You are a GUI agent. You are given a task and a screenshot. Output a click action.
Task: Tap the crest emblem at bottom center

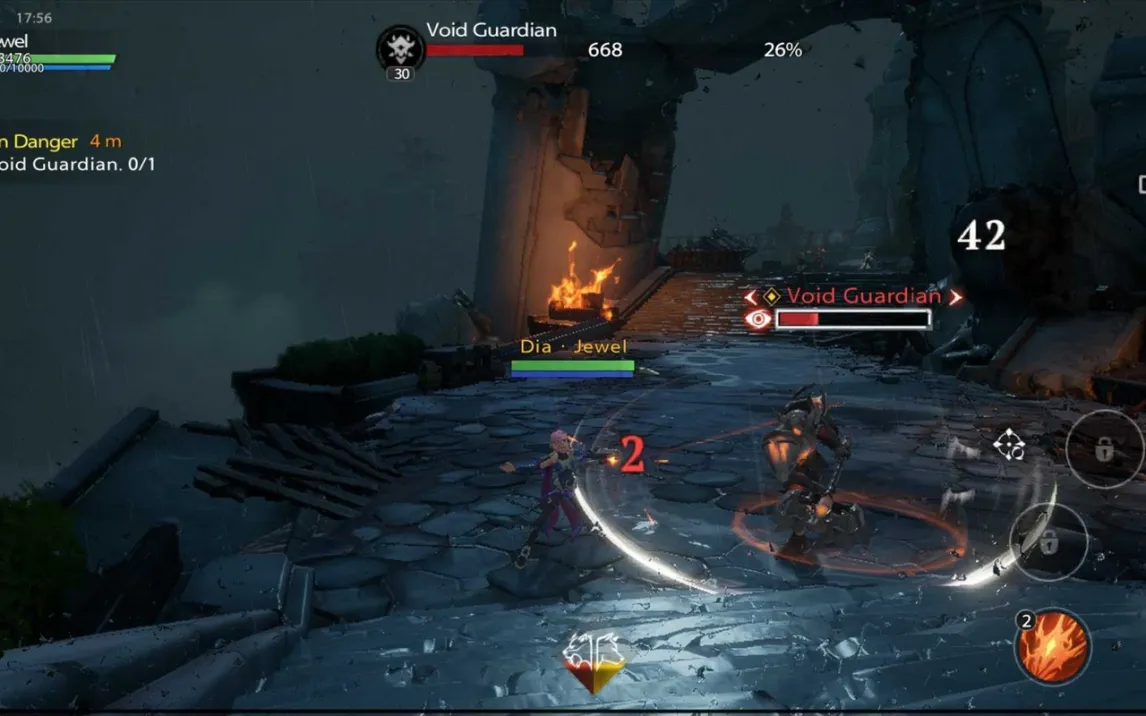(595, 663)
